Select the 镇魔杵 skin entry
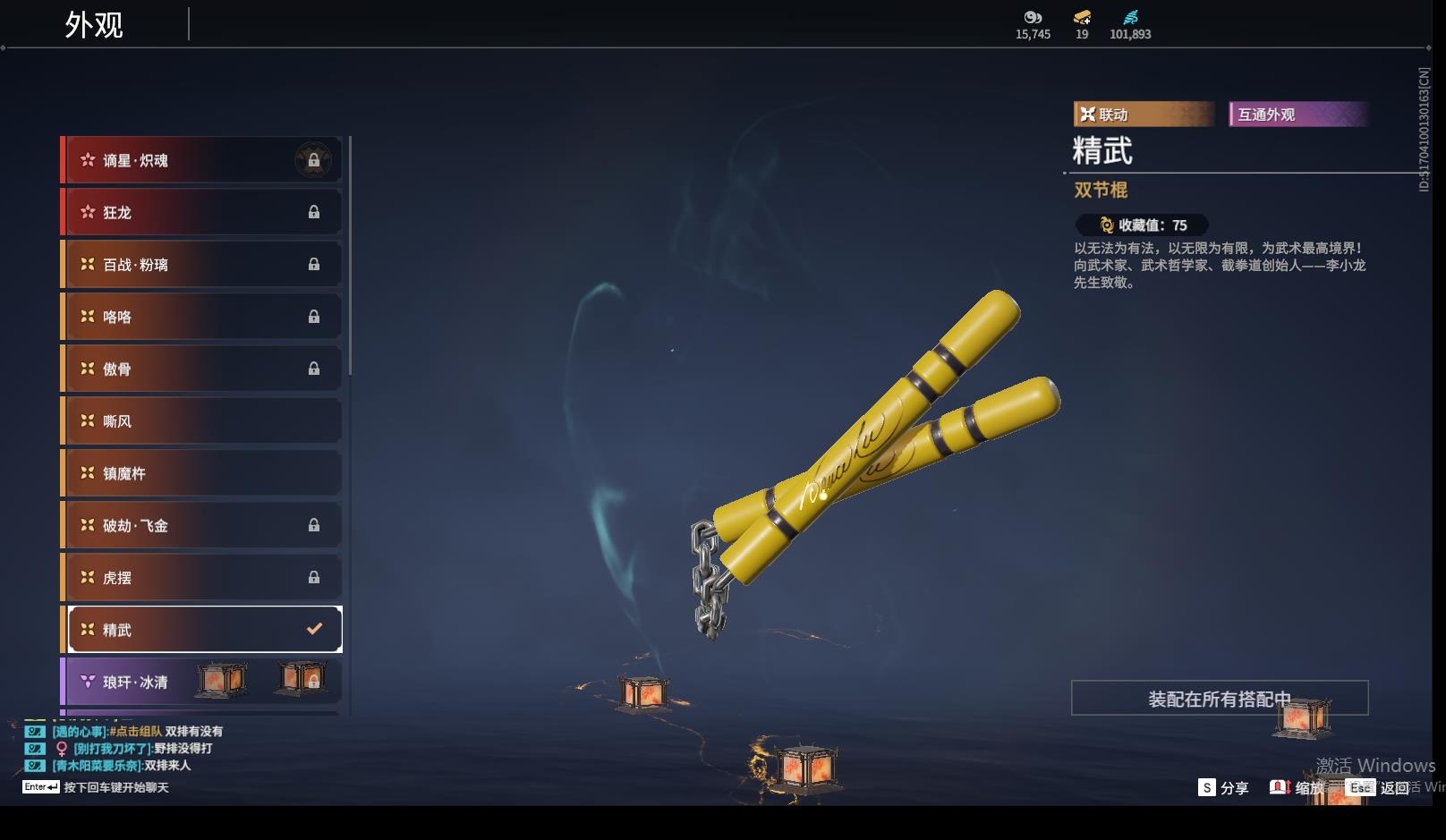 coord(202,473)
